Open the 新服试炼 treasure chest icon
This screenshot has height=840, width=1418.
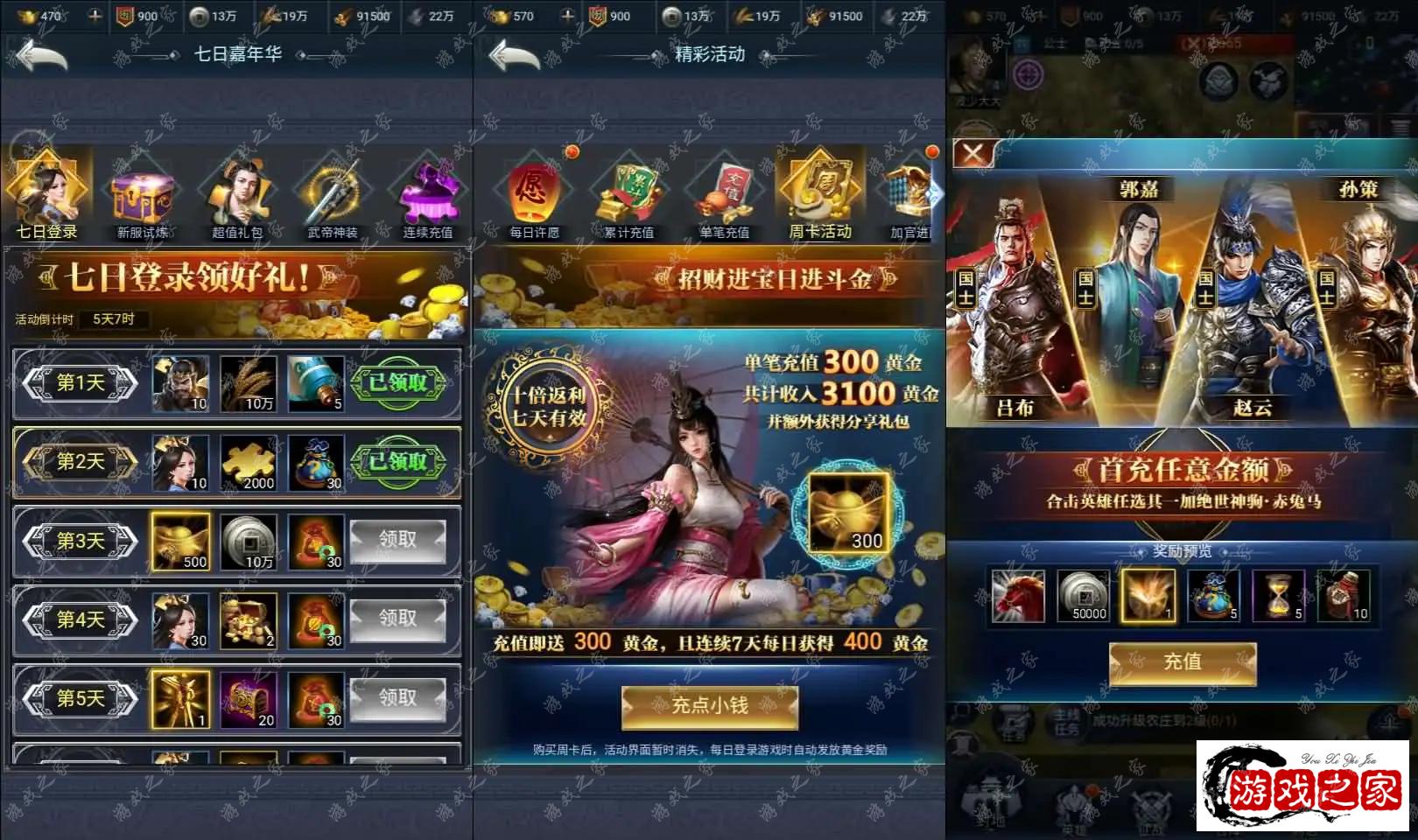pyautogui.click(x=143, y=197)
